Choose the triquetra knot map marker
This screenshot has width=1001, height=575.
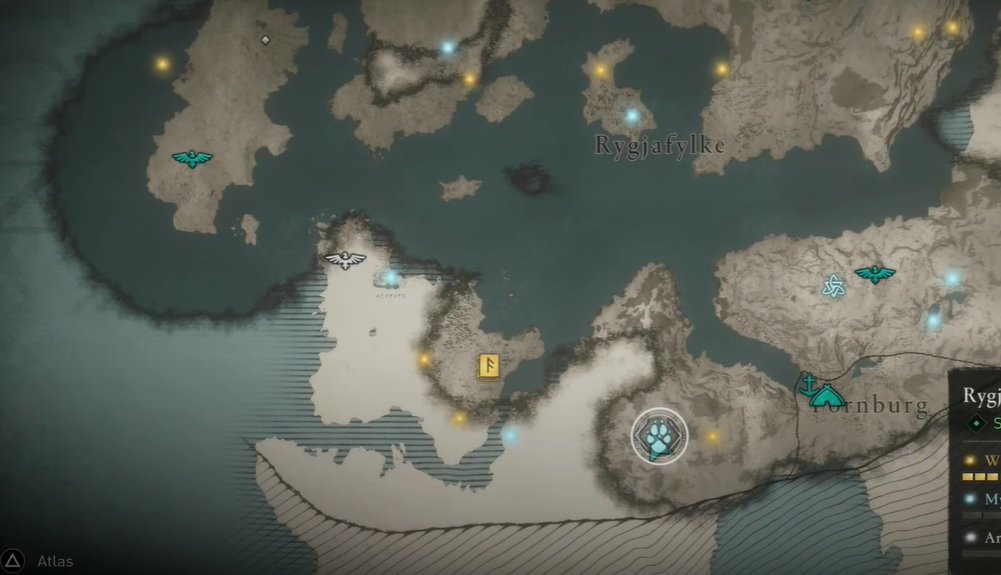pyautogui.click(x=833, y=287)
